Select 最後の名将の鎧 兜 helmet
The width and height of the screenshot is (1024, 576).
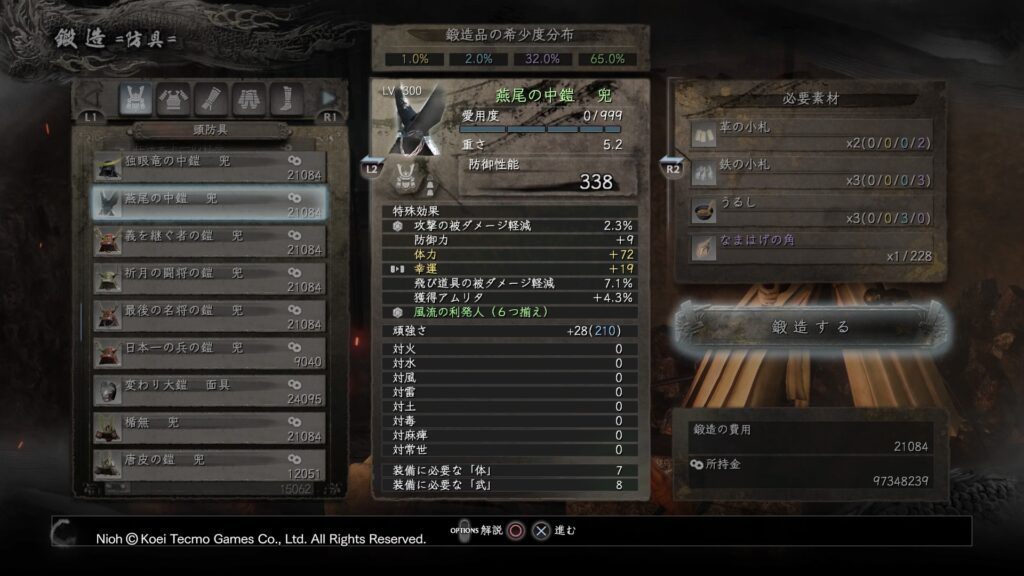(x=208, y=316)
